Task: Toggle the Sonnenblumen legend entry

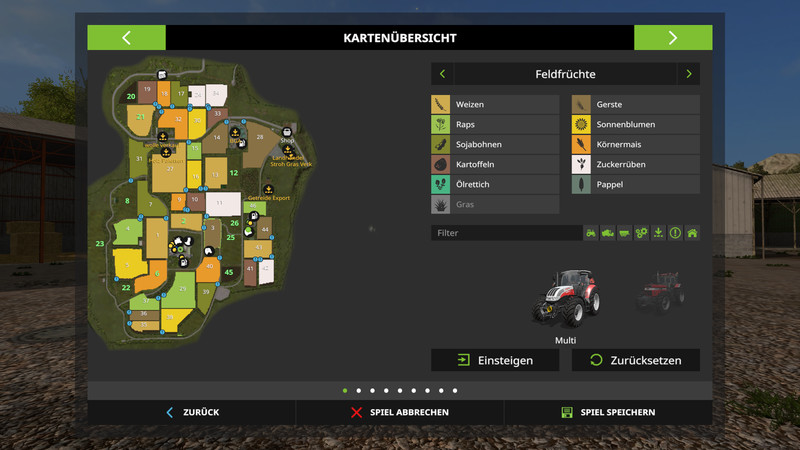Action: [635, 125]
